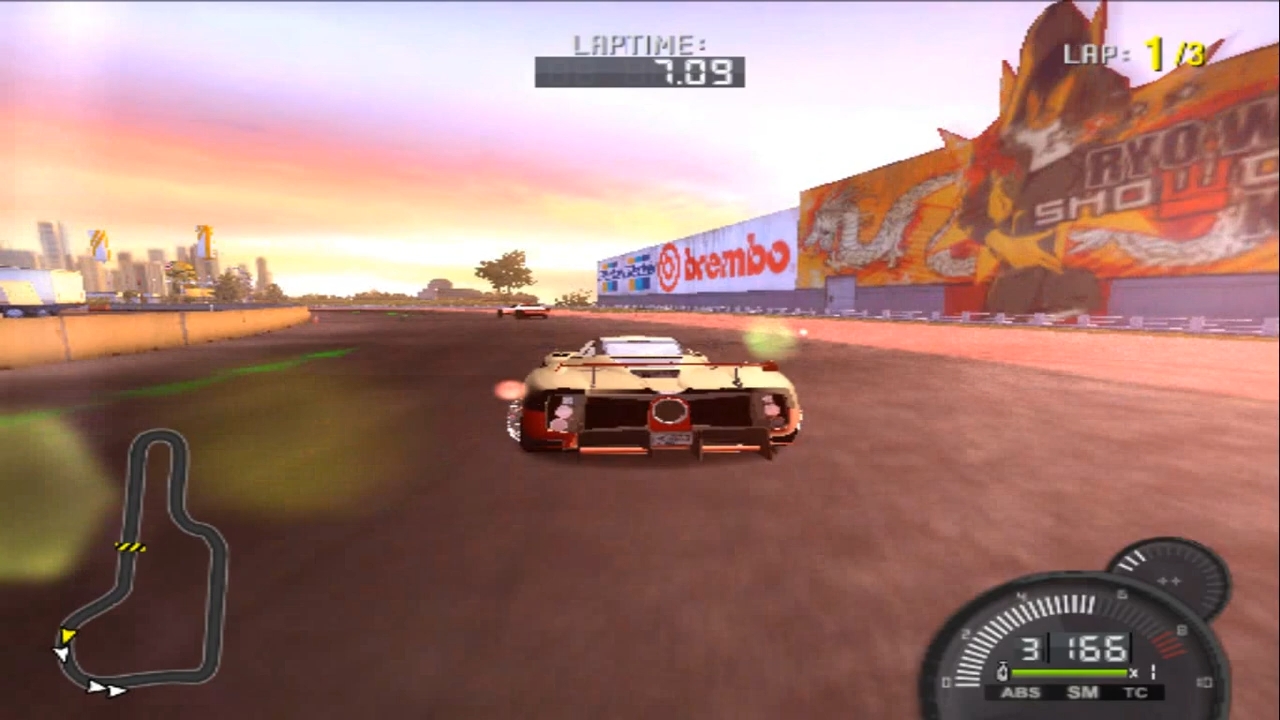Select the TC traction control indicator
1280x720 pixels.
point(1136,693)
